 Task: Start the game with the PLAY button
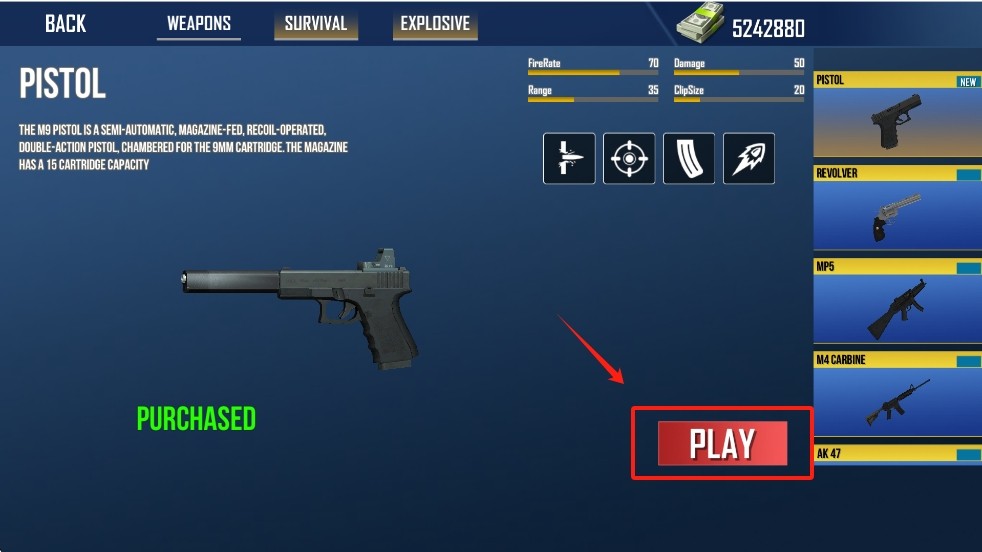pos(722,444)
